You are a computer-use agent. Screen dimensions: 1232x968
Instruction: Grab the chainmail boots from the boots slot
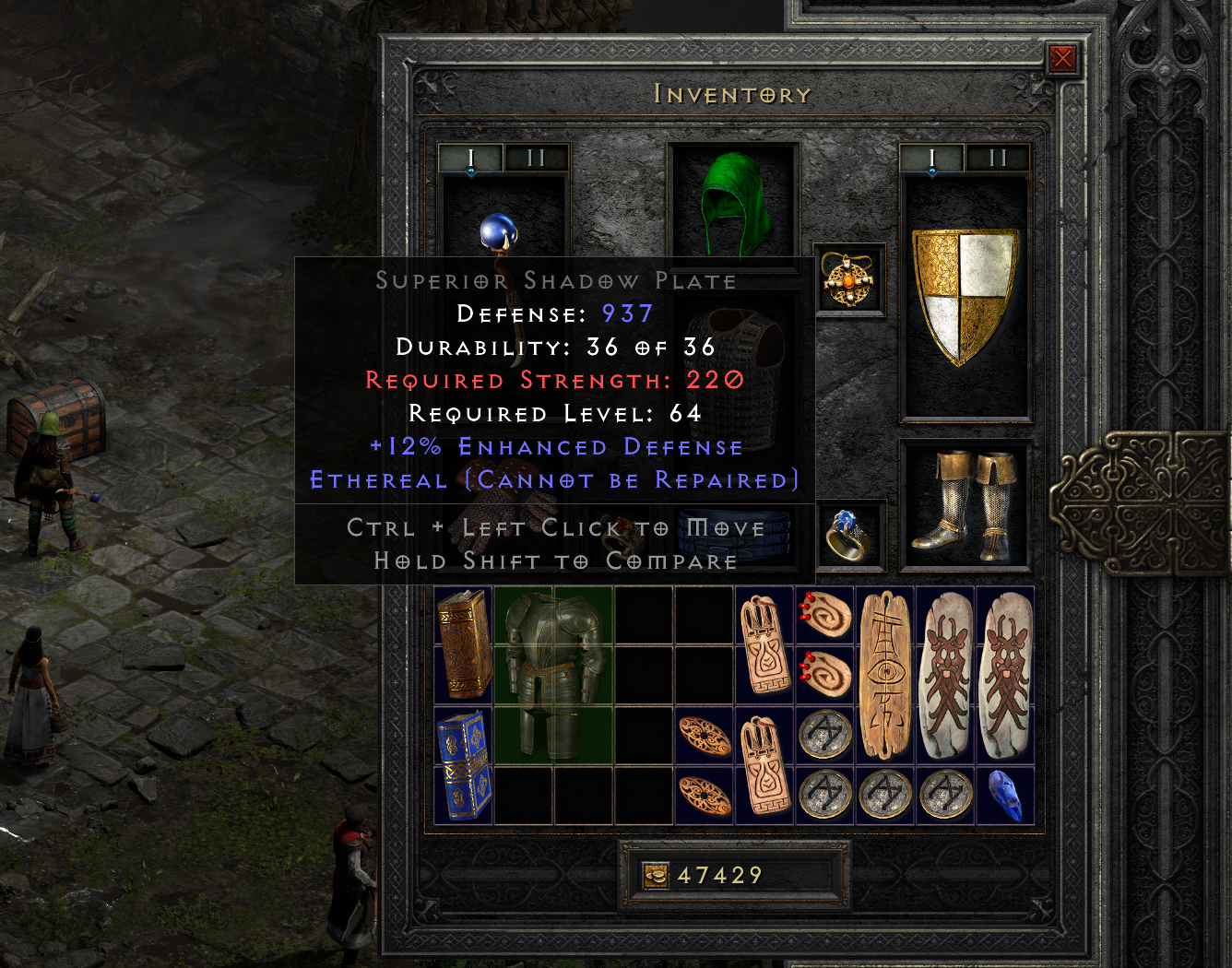coord(966,507)
